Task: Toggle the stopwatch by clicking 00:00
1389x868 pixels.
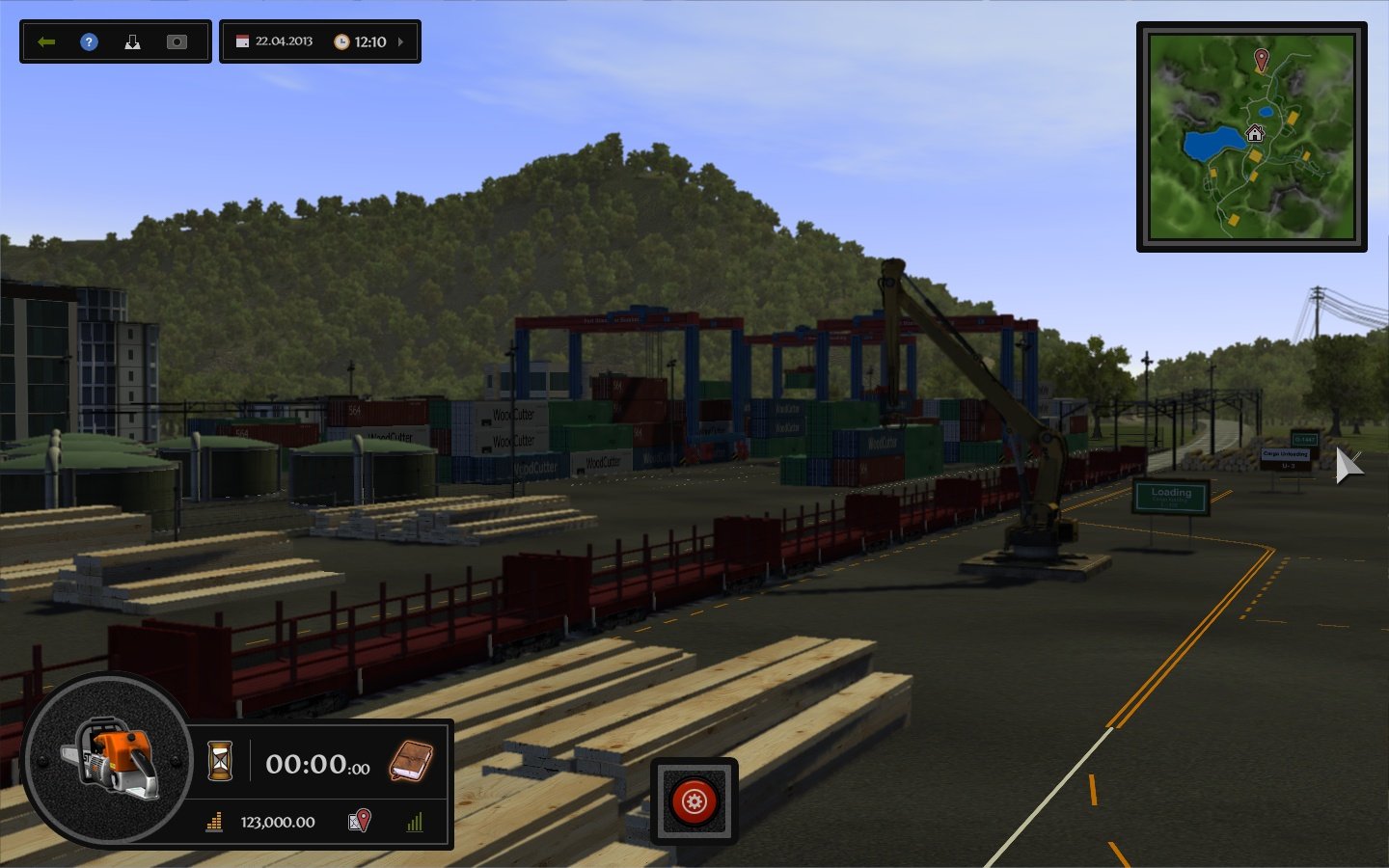Action: 307,764
